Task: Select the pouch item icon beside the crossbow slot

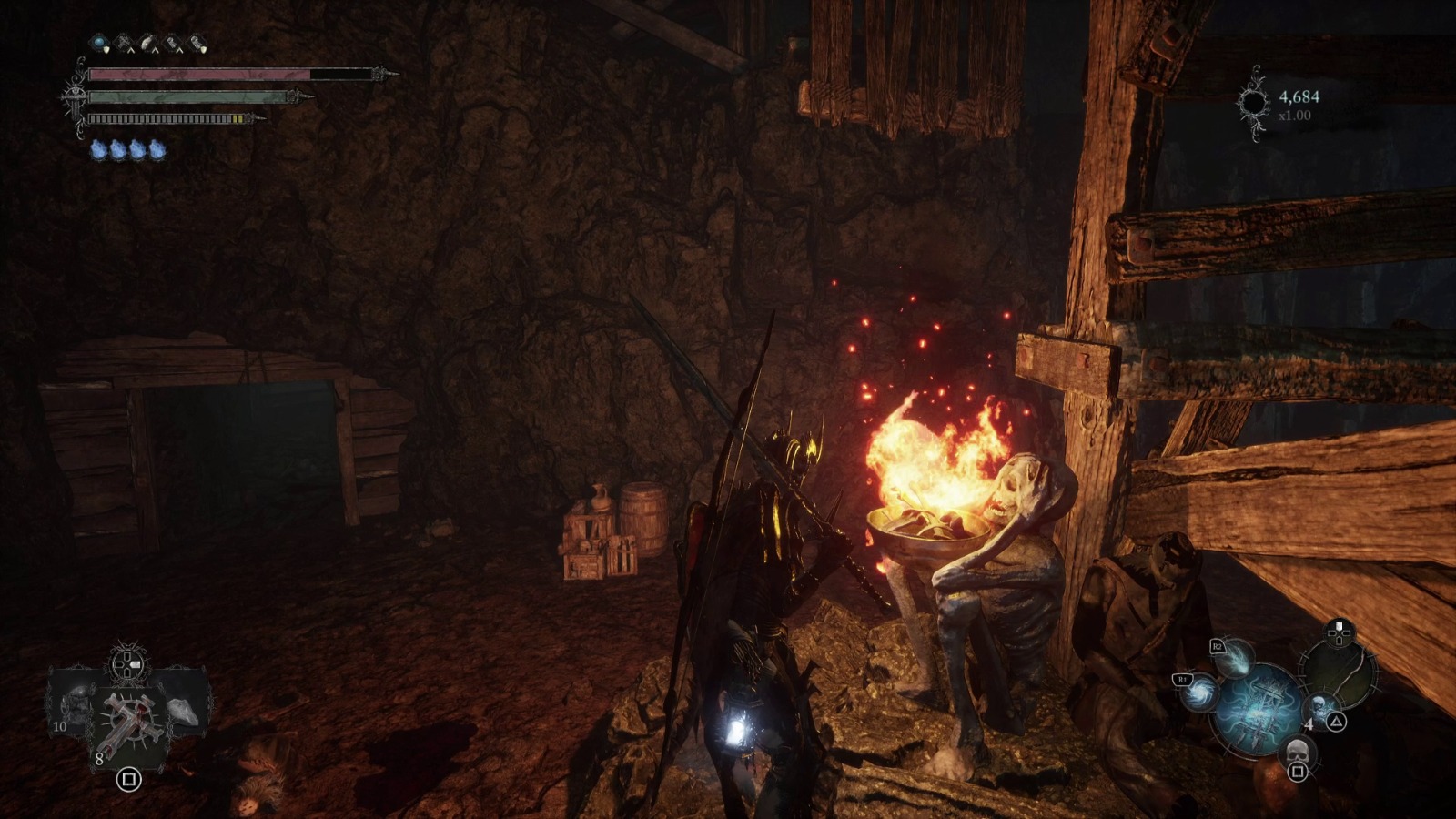Action: [147, 40]
